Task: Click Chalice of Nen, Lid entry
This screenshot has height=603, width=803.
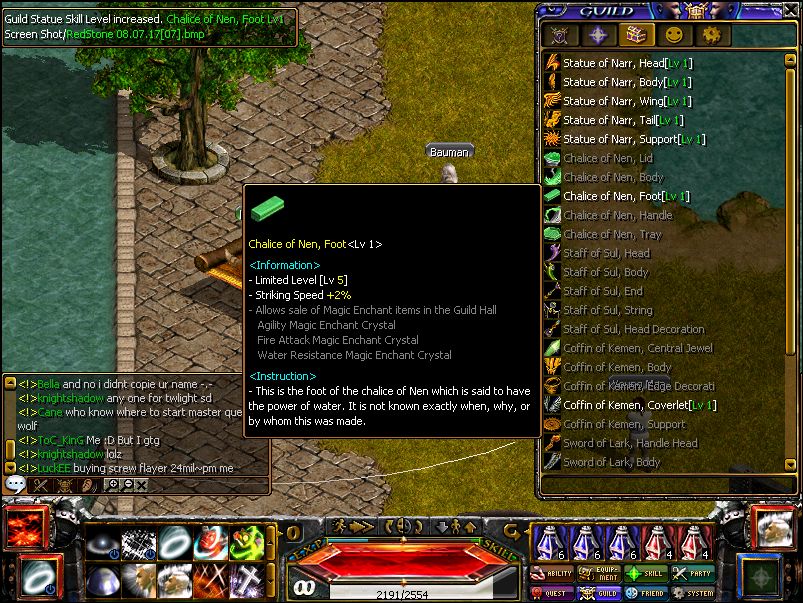Action: [x=607, y=158]
